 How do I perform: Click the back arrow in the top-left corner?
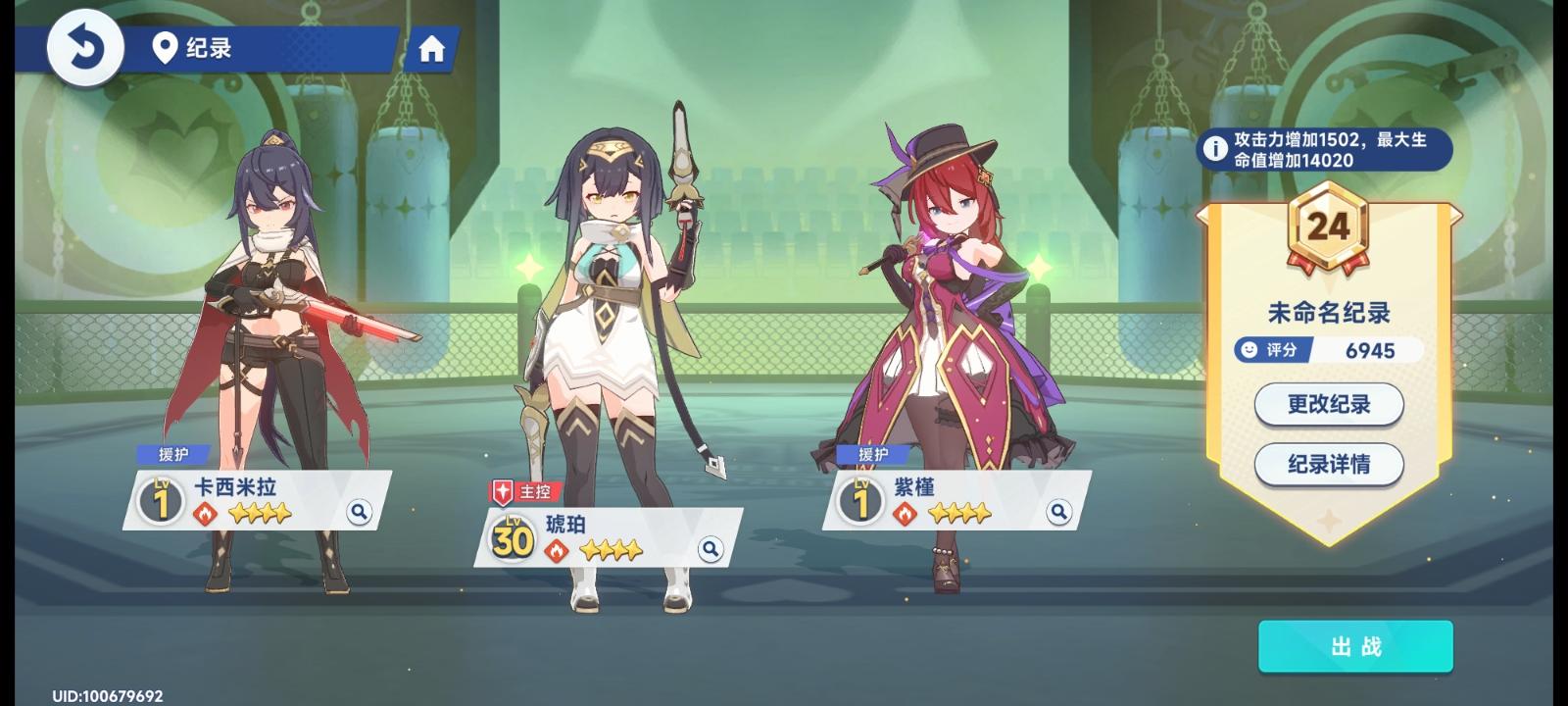[x=87, y=46]
